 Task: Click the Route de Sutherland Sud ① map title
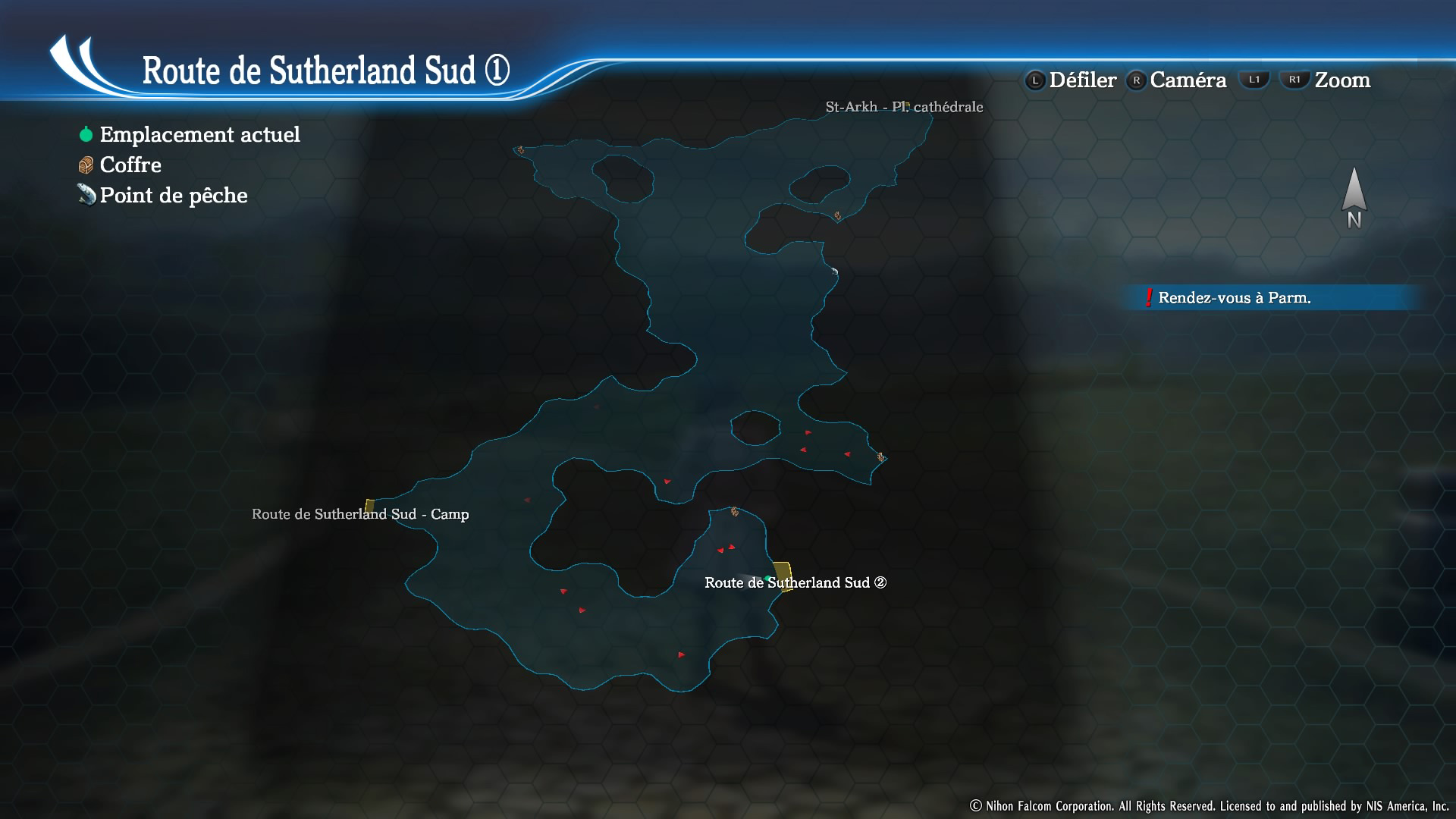click(325, 71)
